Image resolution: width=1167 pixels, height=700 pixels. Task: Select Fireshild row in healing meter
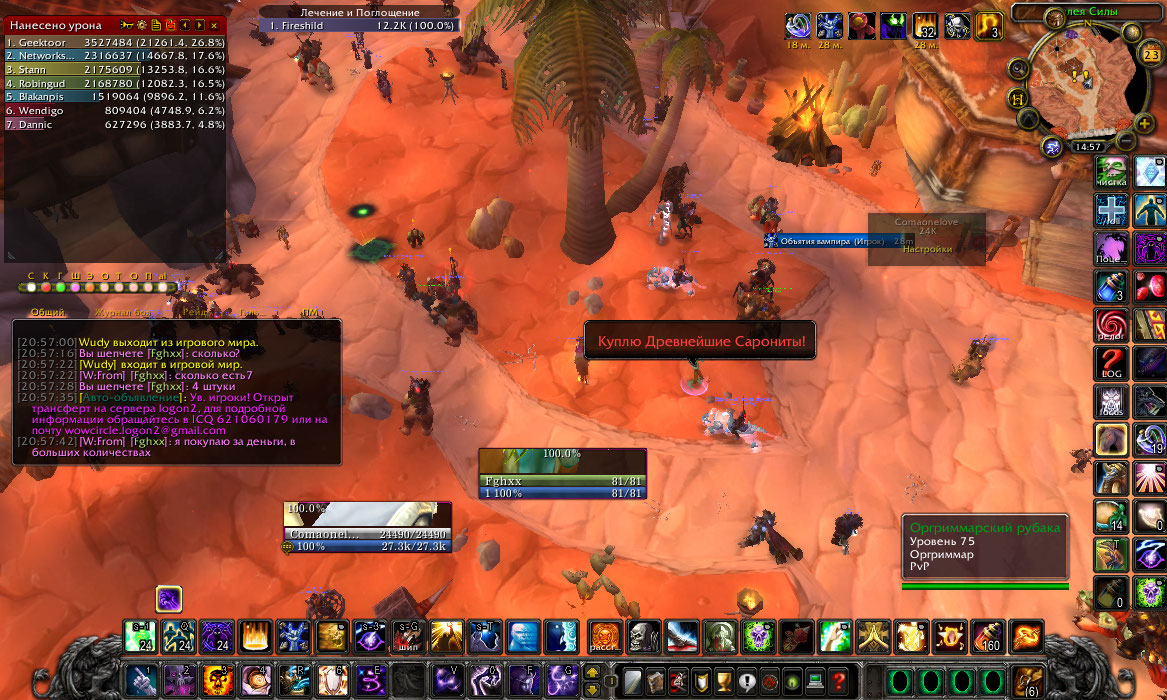tap(360, 25)
